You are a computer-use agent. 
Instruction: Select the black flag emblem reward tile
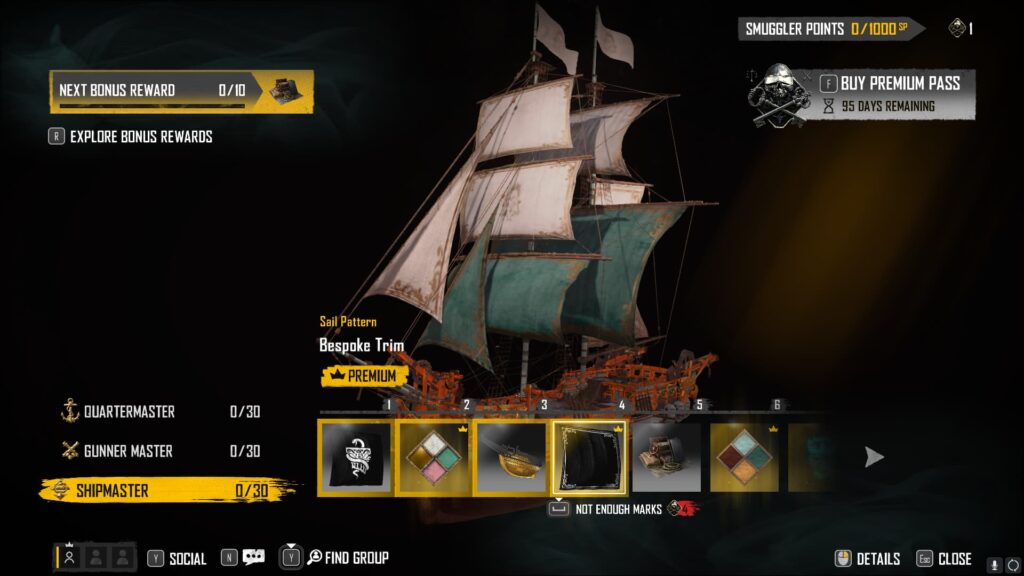coord(355,457)
